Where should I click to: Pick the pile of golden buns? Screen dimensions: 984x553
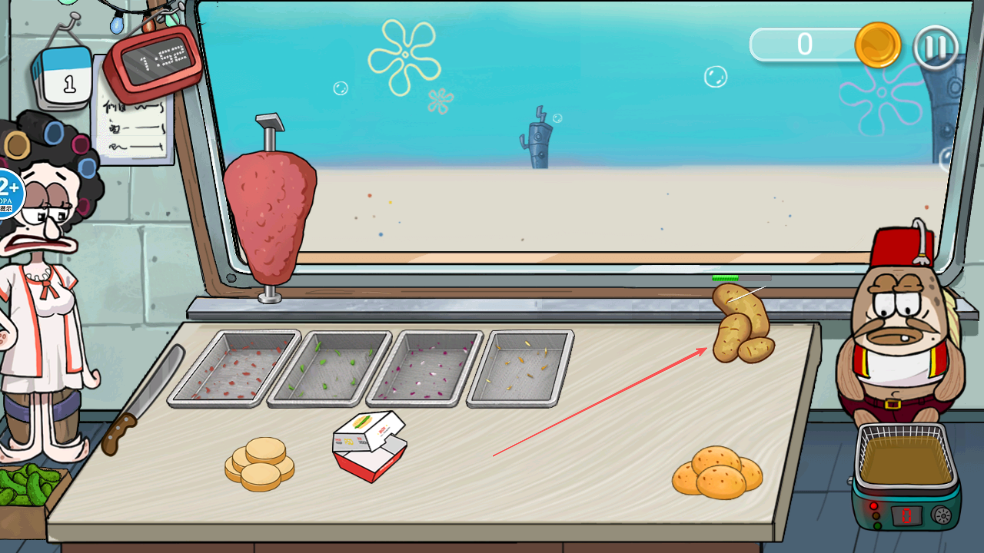tap(716, 472)
